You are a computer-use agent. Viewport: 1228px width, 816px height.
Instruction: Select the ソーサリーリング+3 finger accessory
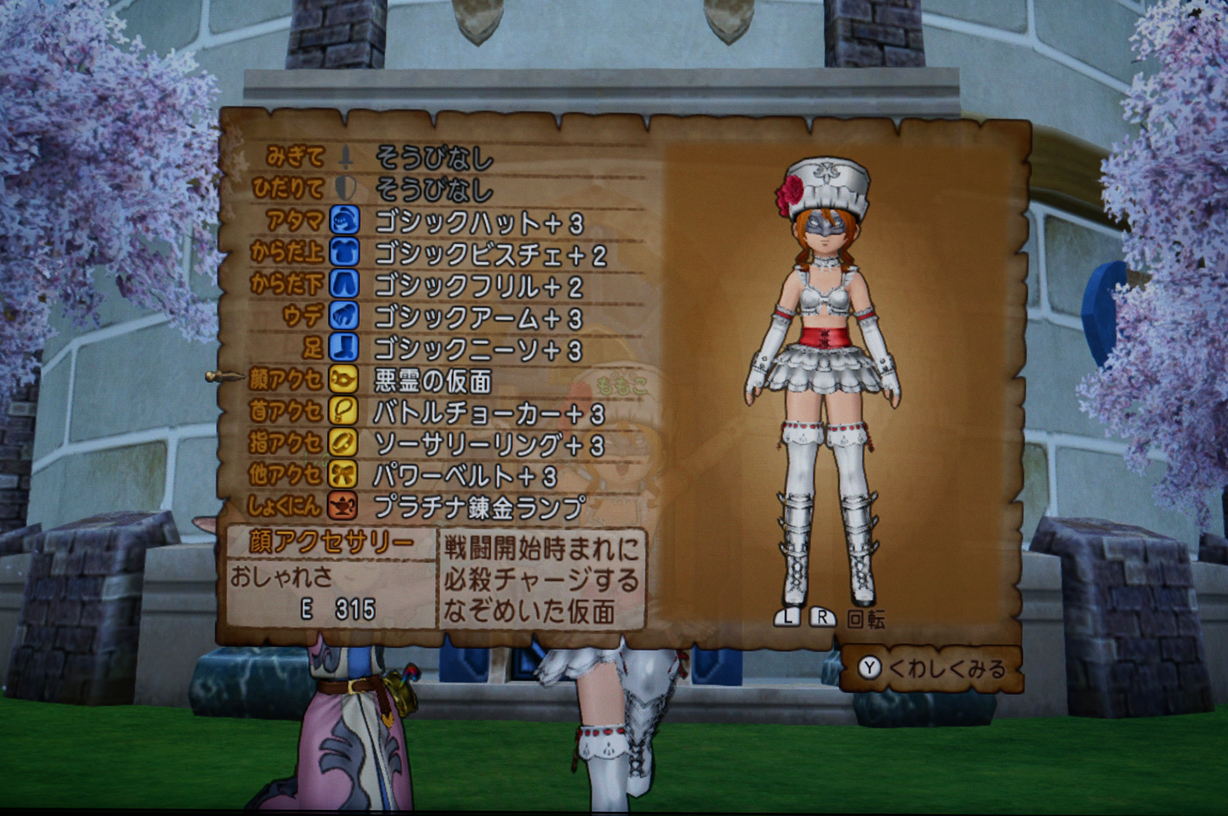click(488, 444)
